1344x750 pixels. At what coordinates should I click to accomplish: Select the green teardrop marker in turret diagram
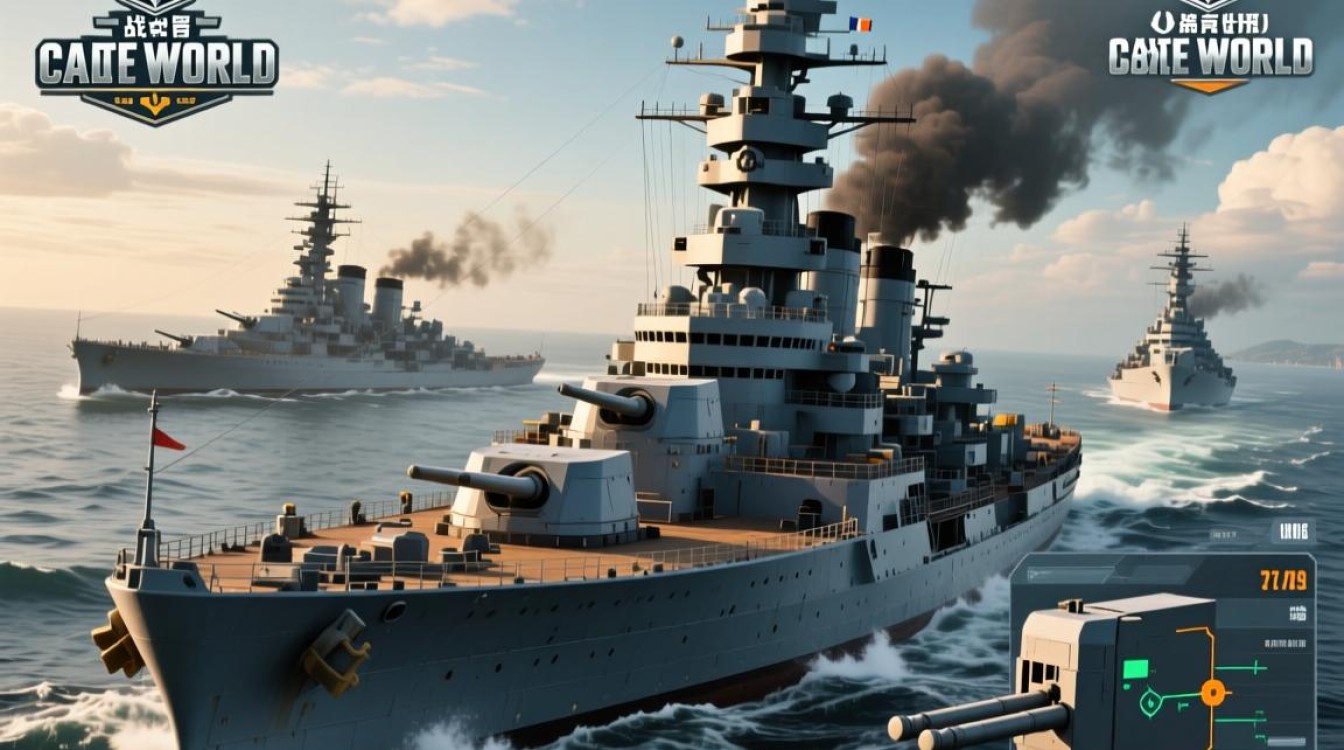pos(1152,704)
